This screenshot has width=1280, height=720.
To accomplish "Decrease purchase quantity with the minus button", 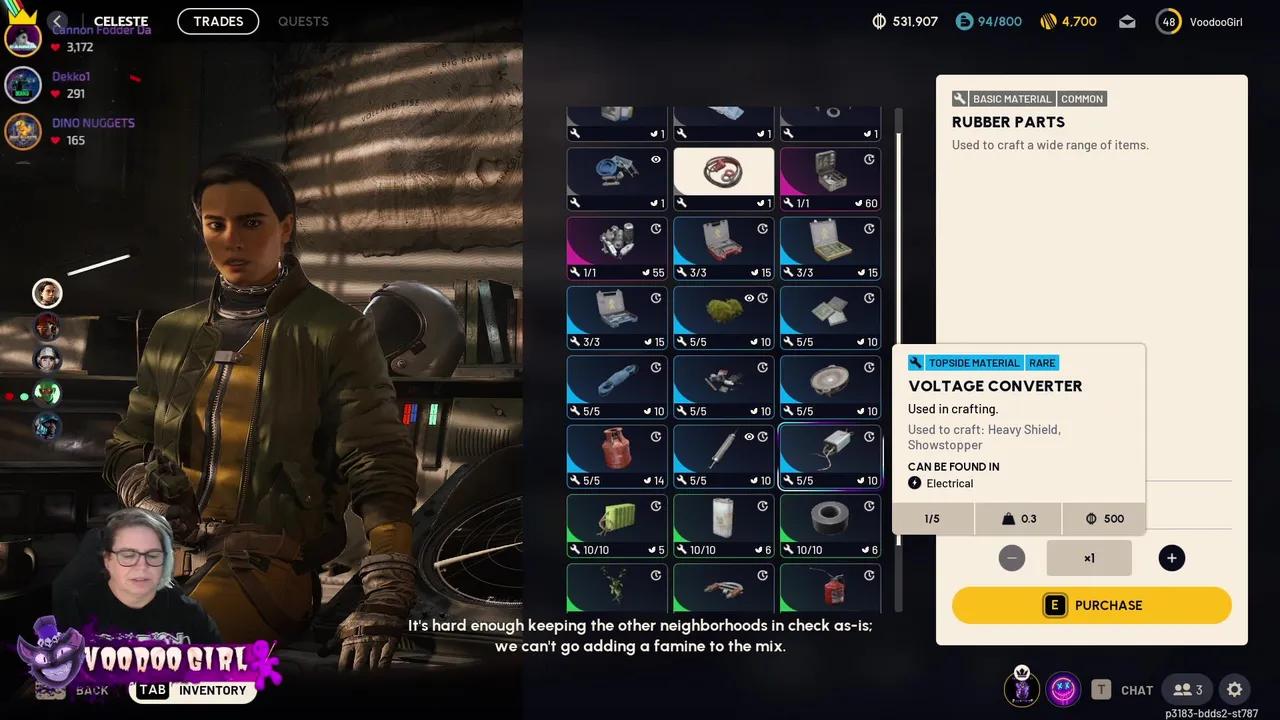I will [1011, 558].
